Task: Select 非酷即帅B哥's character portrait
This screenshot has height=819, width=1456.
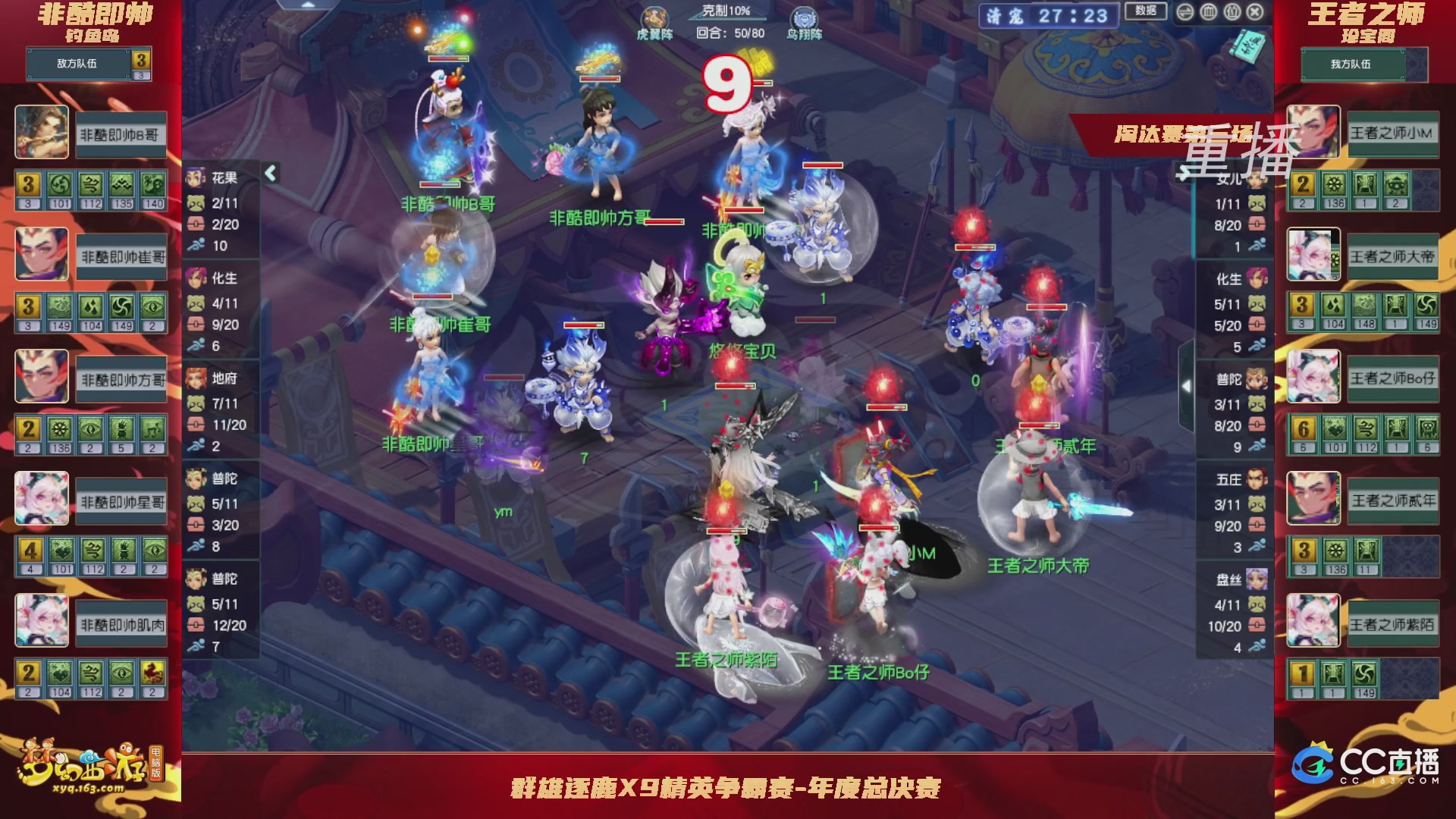Action: click(x=42, y=130)
